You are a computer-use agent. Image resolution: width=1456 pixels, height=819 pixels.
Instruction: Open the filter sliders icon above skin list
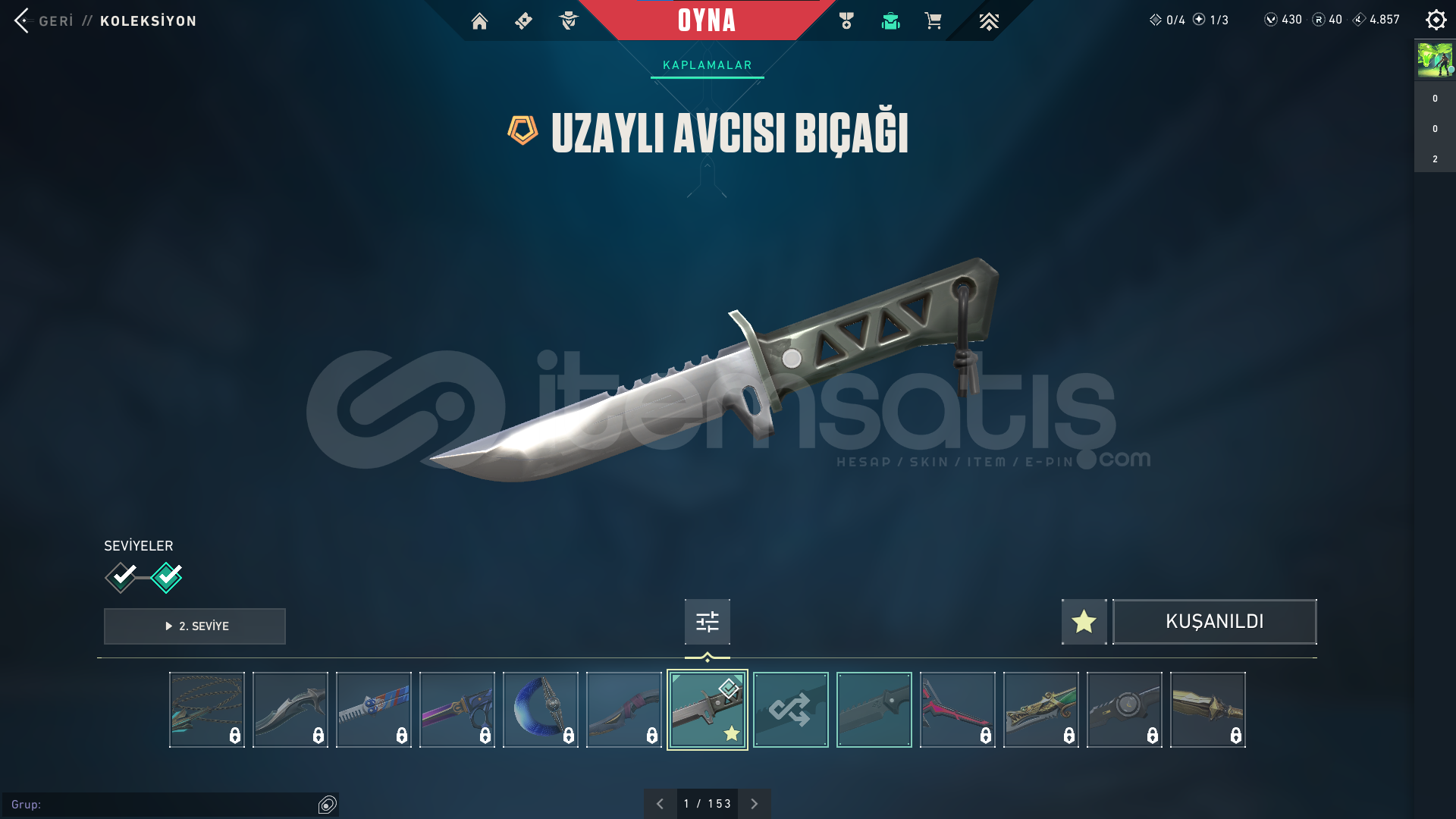click(x=707, y=622)
